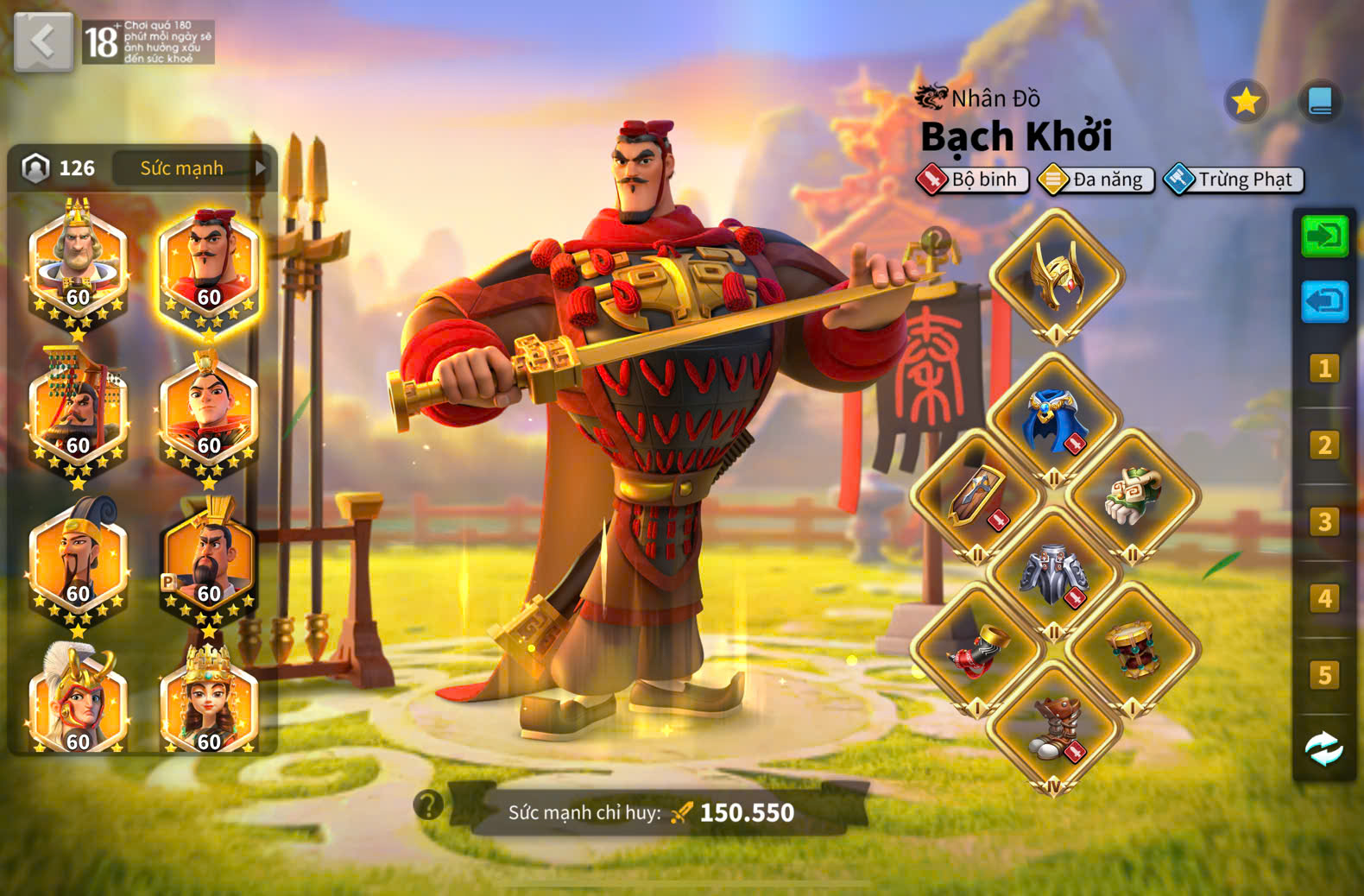Viewport: 1364px width, 896px height.
Task: Open the commander power help question mark
Action: [x=428, y=805]
